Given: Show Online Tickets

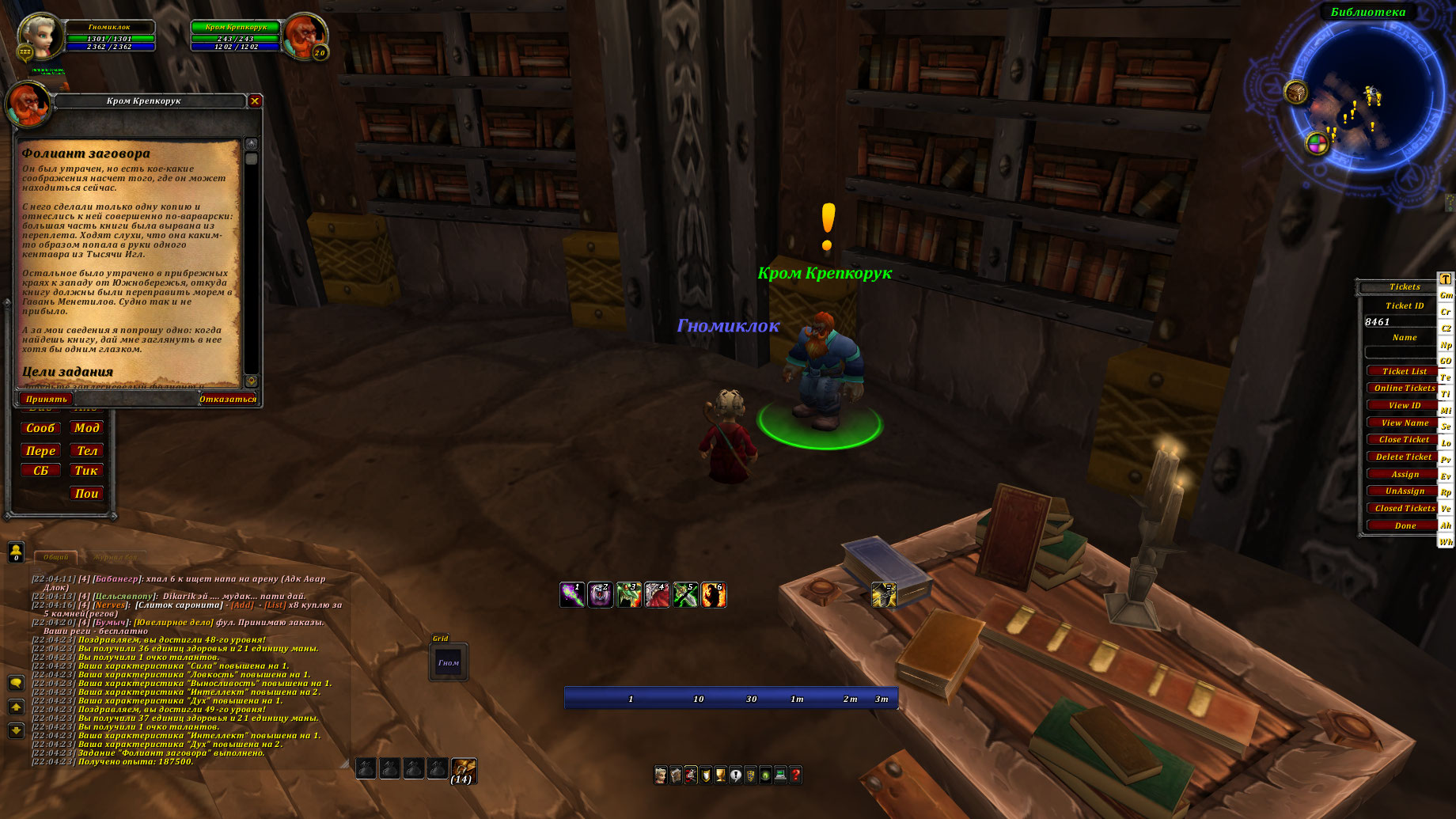Looking at the screenshot, I should pyautogui.click(x=1404, y=388).
